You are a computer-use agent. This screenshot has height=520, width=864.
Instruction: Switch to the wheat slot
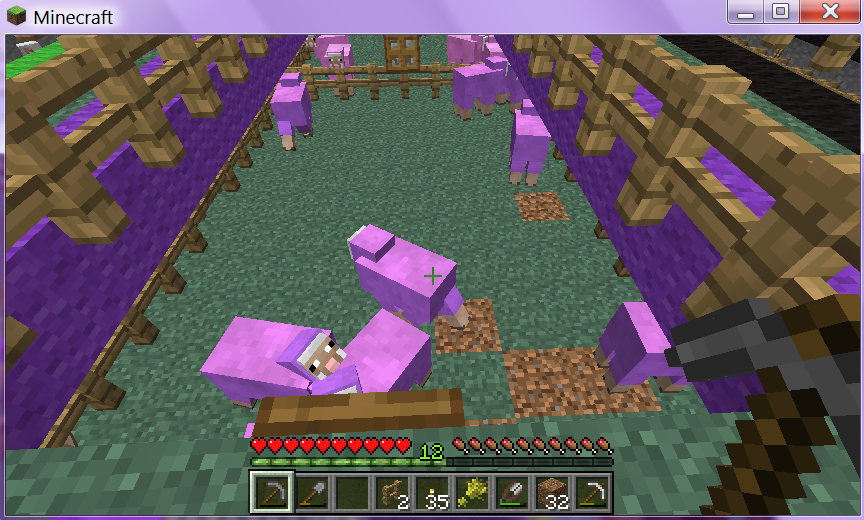click(x=471, y=492)
